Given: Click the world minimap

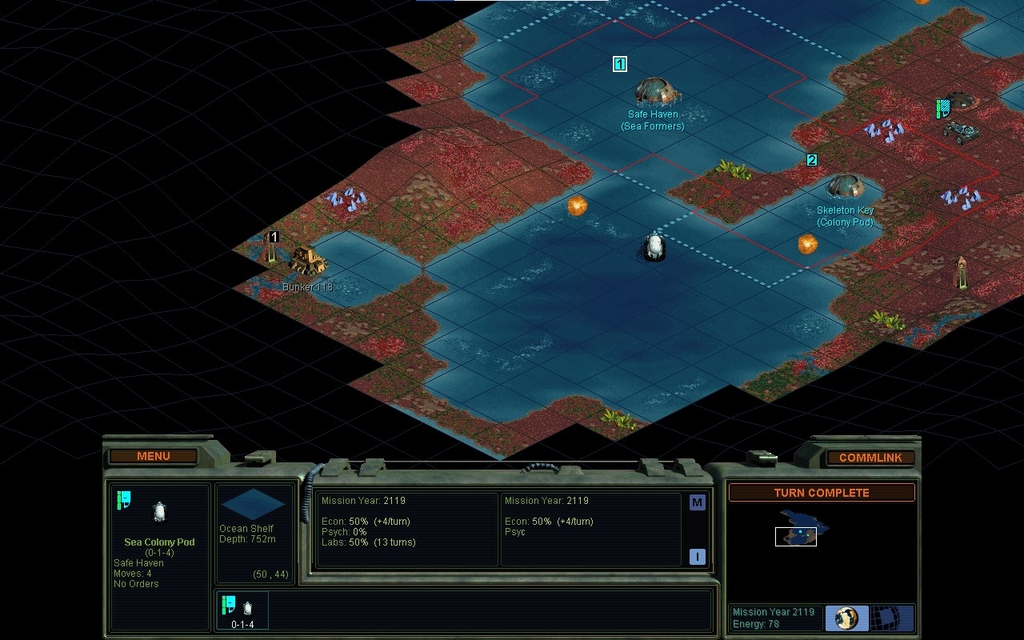Looking at the screenshot, I should (x=801, y=530).
